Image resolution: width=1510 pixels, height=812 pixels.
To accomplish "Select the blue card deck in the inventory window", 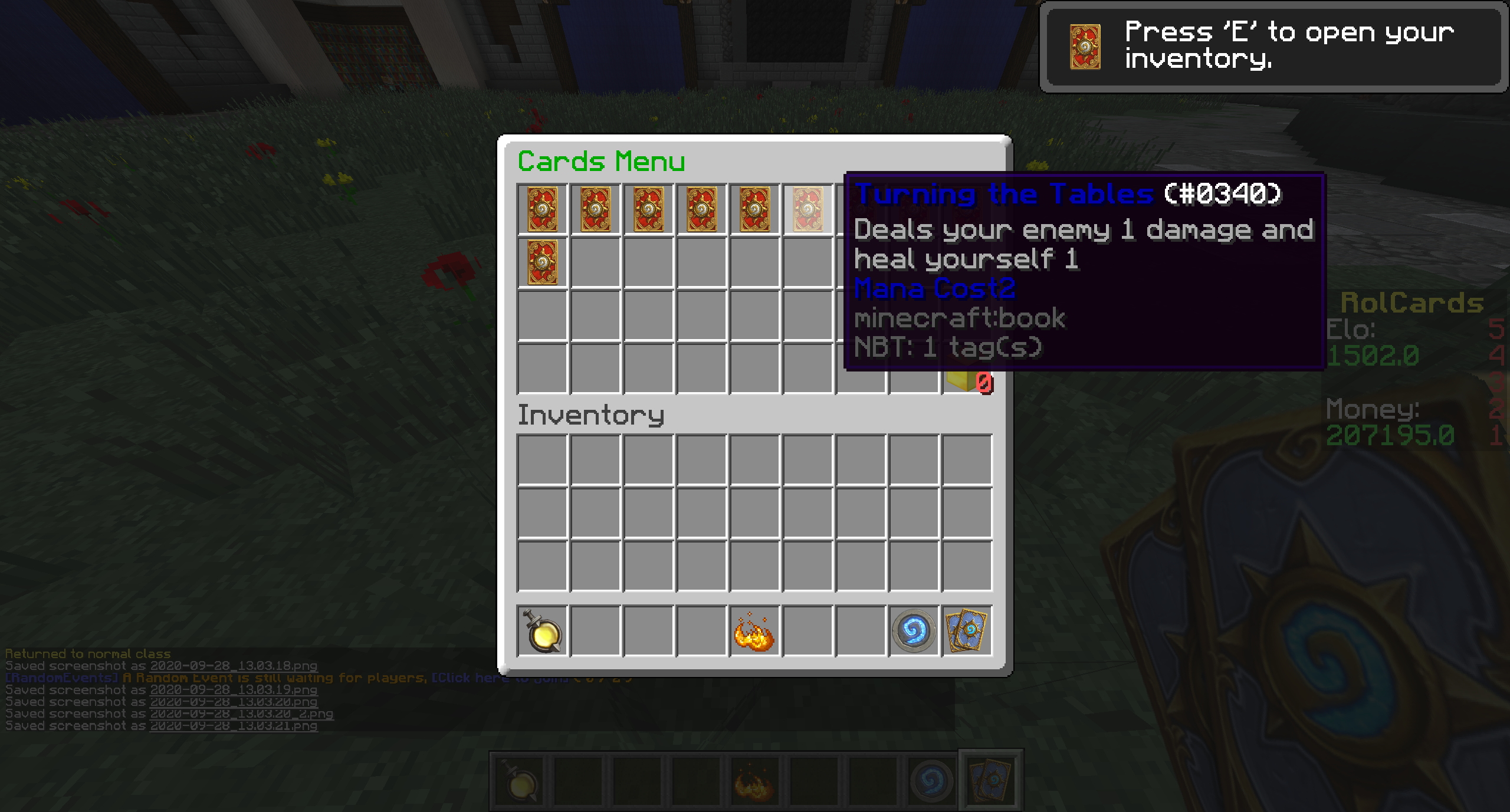I will point(966,631).
